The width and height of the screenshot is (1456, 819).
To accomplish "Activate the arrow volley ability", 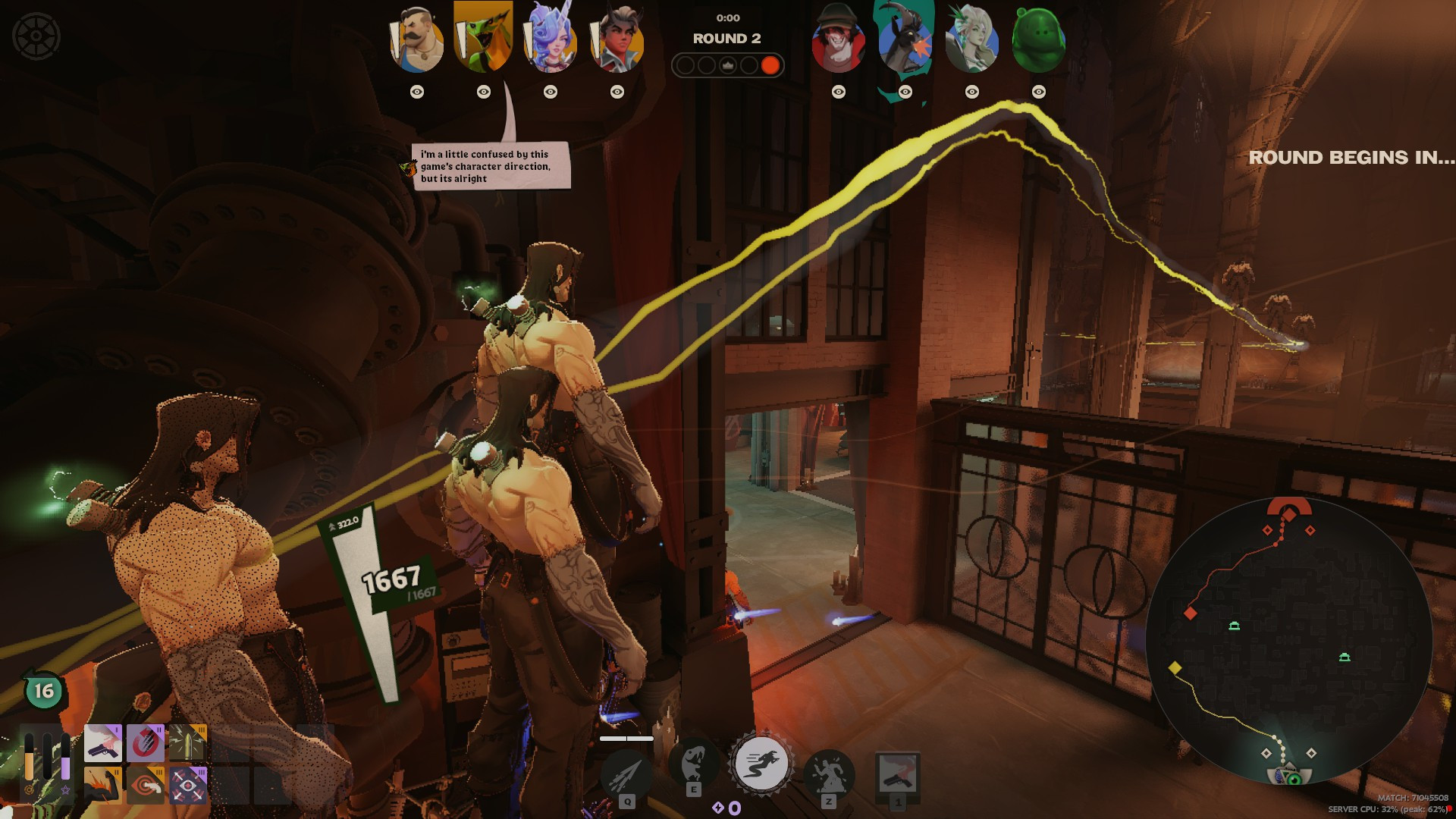I will [626, 775].
